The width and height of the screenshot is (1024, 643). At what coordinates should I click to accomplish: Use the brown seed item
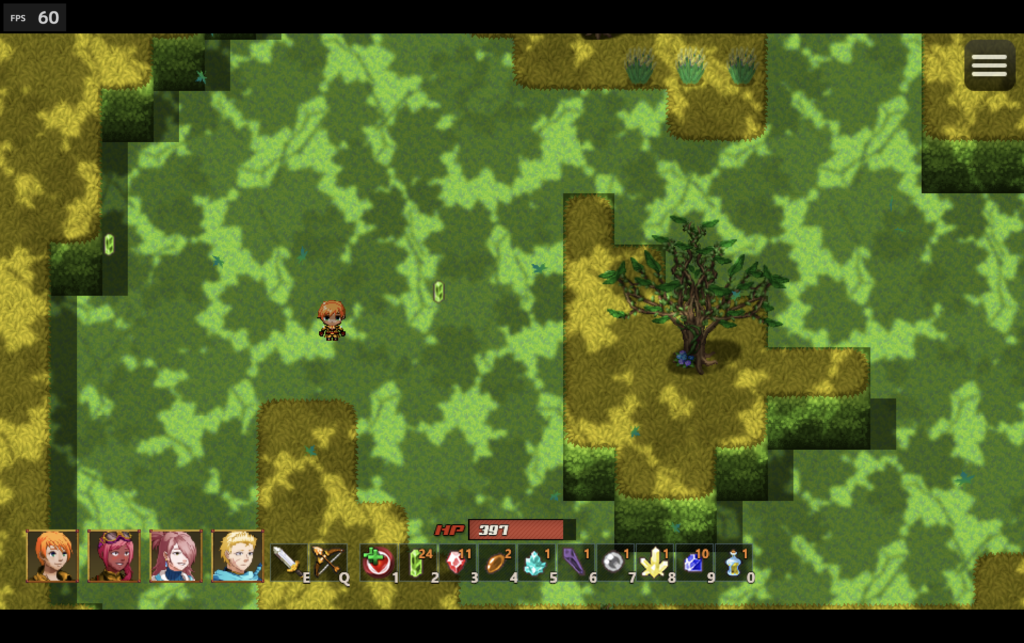496,562
